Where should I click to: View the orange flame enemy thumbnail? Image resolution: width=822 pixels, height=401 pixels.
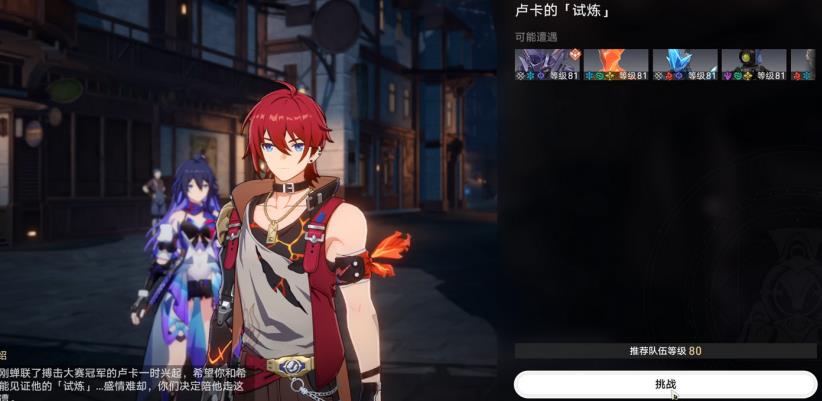tap(616, 64)
